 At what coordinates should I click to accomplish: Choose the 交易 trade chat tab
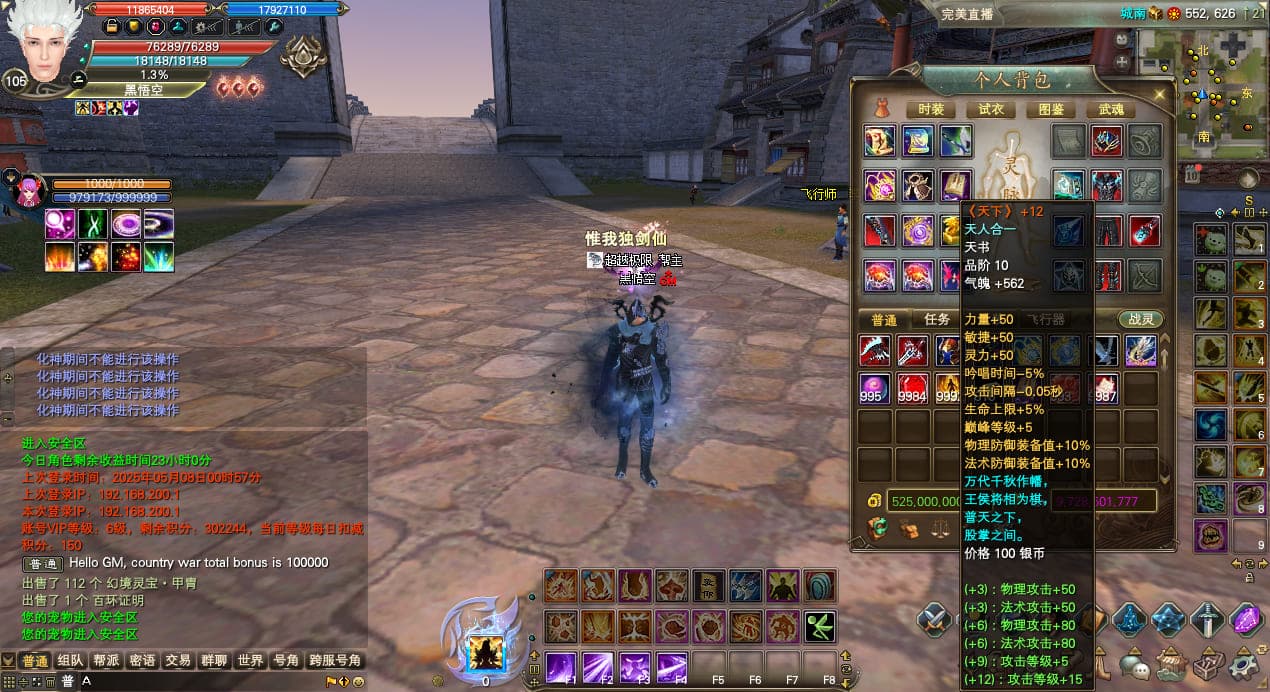tap(178, 661)
